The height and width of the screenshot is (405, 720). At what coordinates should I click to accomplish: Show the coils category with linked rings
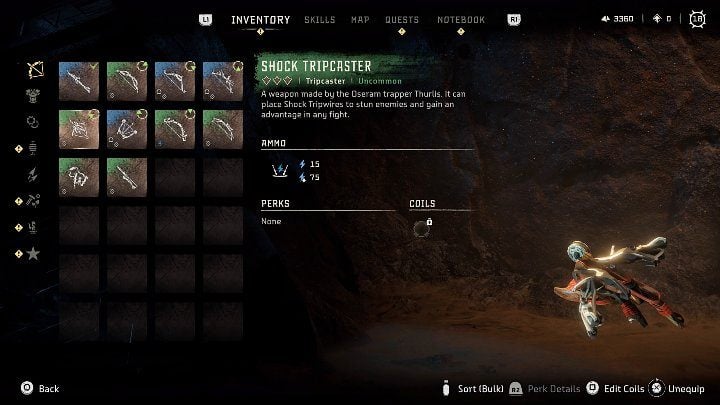33,122
